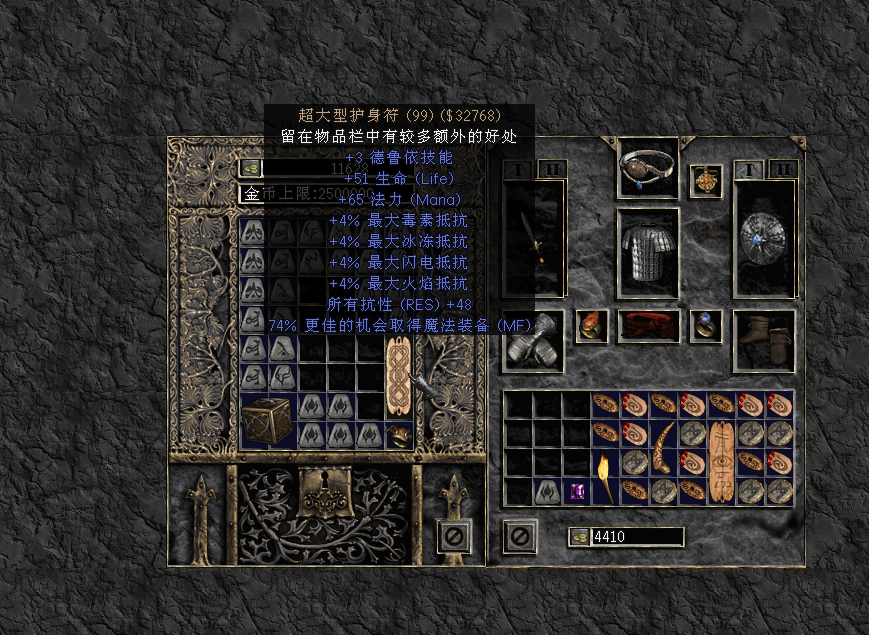Select the equipped boots slot

tap(764, 340)
